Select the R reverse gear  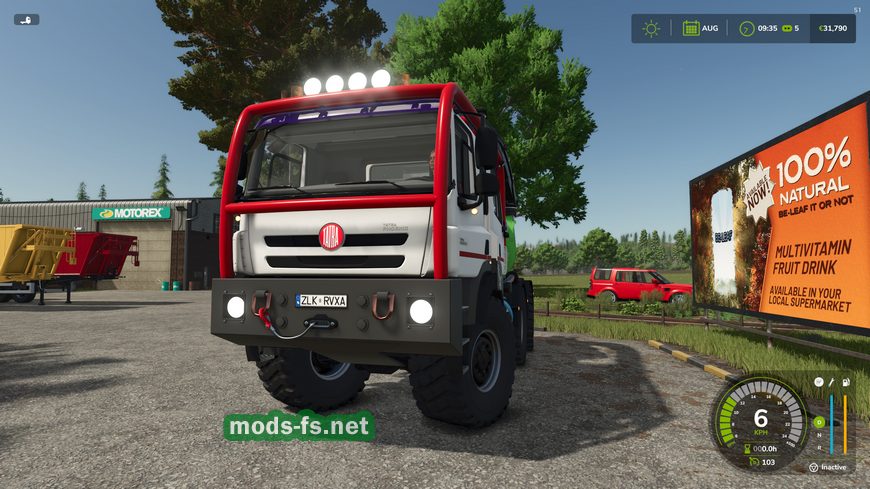(818, 447)
